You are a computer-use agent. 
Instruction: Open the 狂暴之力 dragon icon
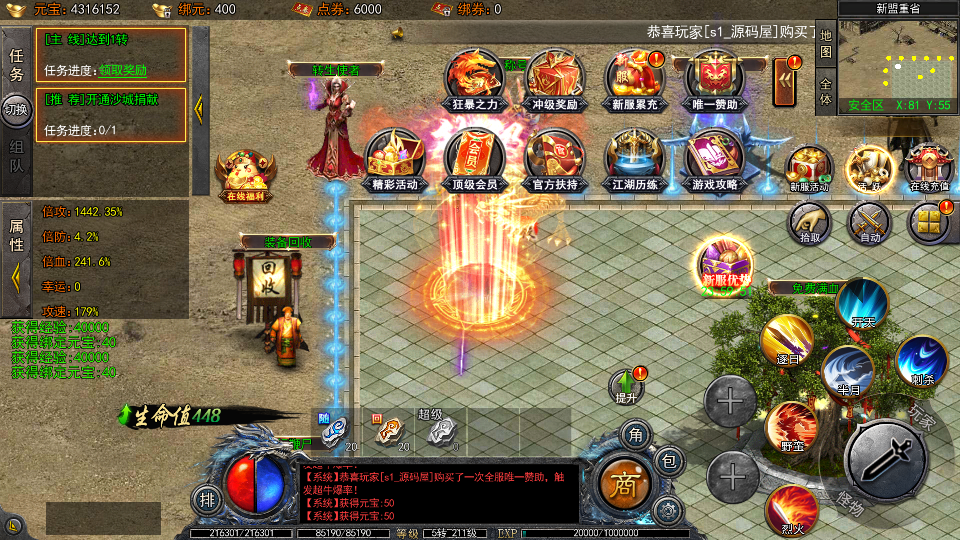(x=475, y=78)
